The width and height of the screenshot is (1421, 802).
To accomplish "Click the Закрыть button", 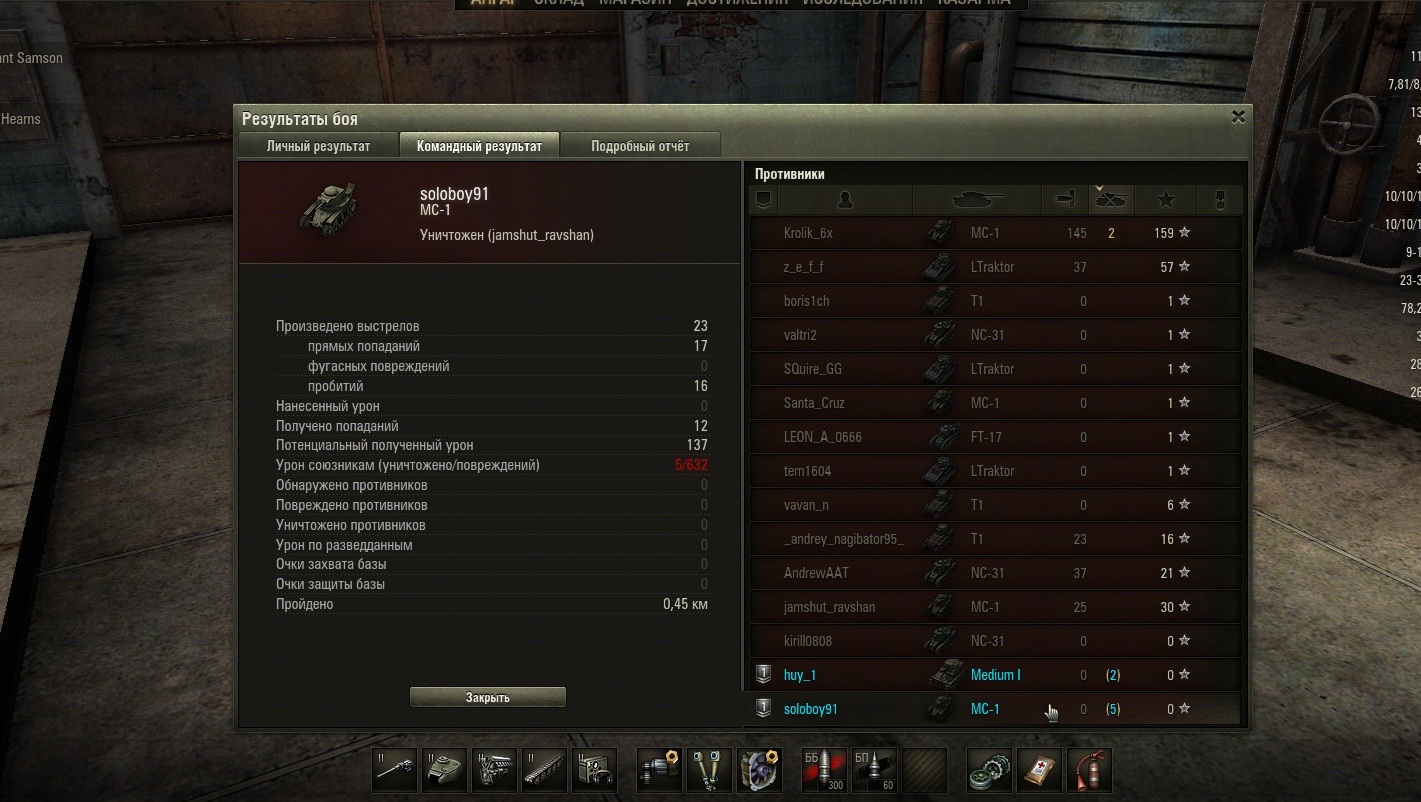I will pos(488,697).
